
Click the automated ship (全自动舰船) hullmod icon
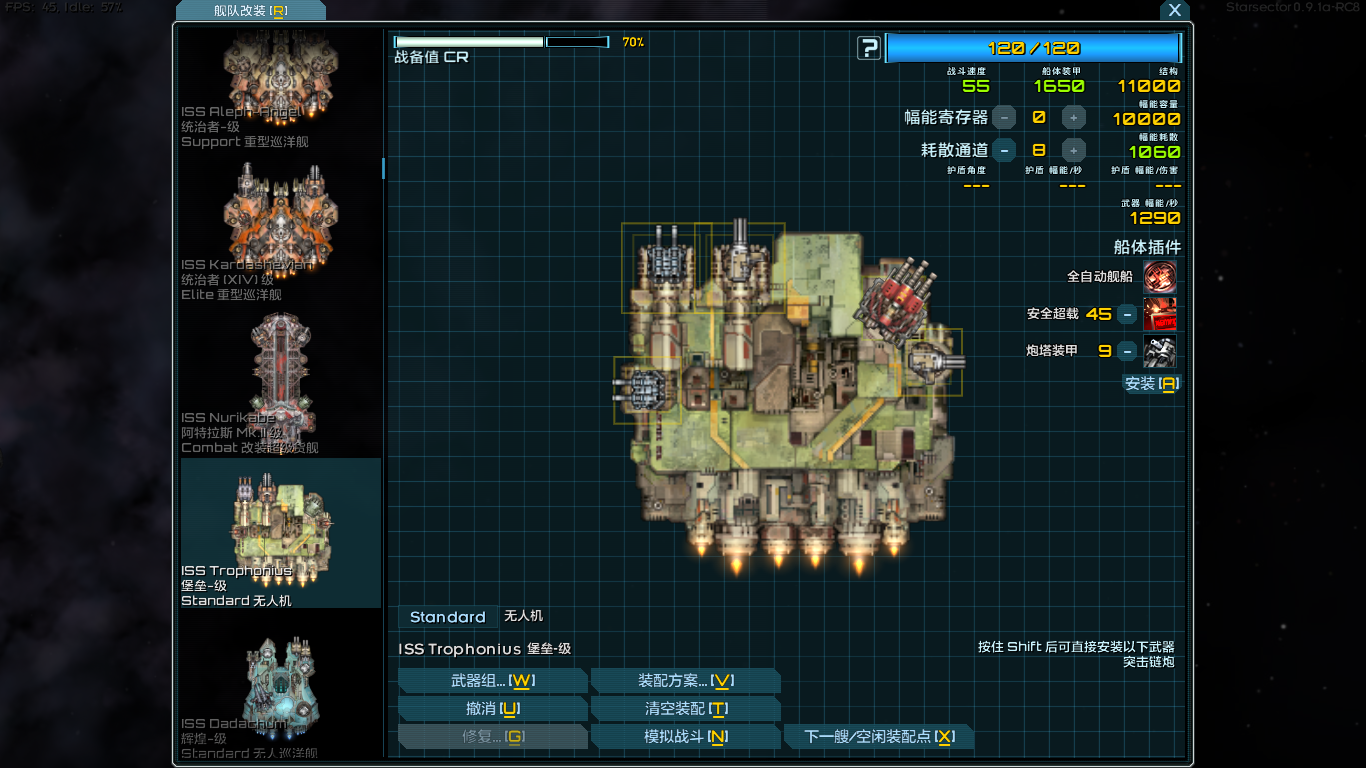(1159, 276)
